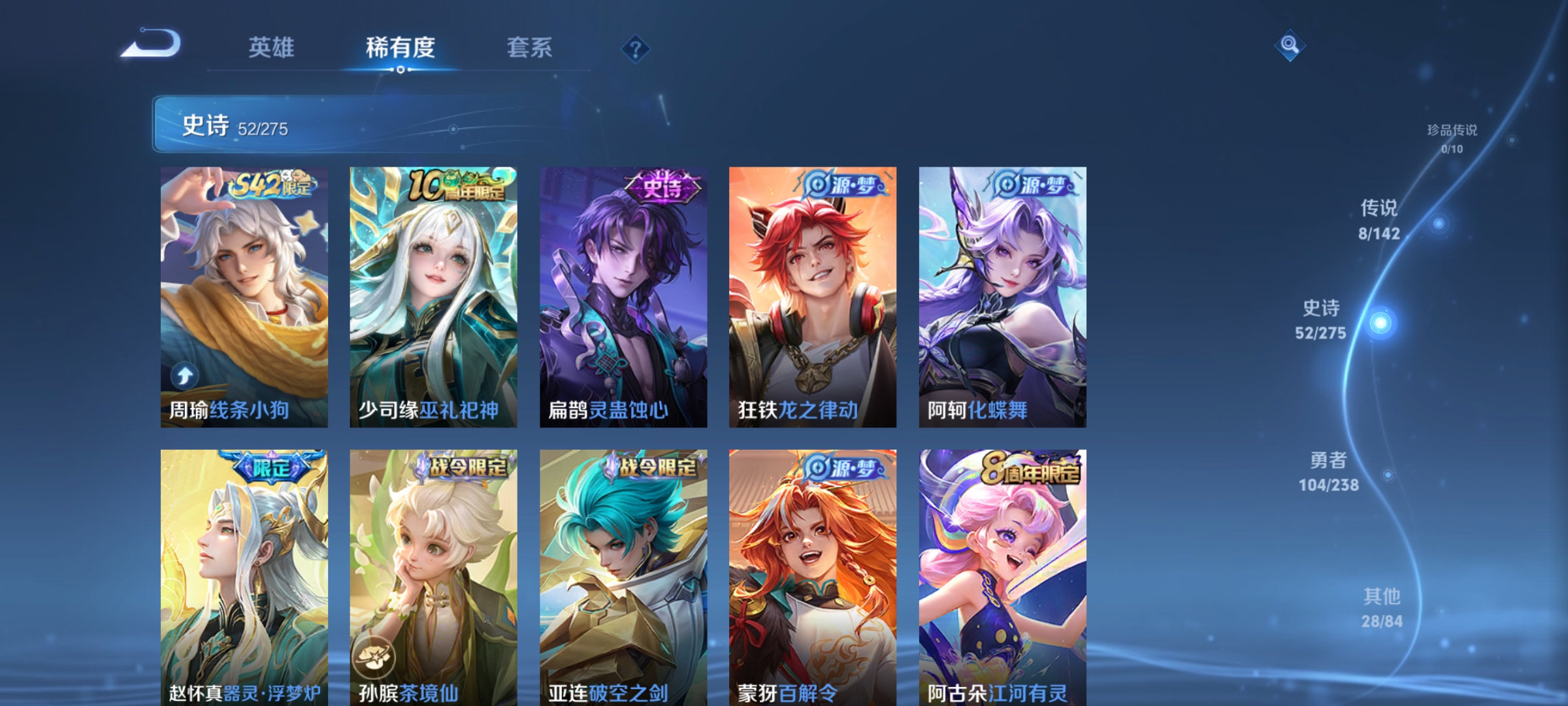
Task: Click the upgrade arrow on 周瑜 skin card
Action: 185,376
